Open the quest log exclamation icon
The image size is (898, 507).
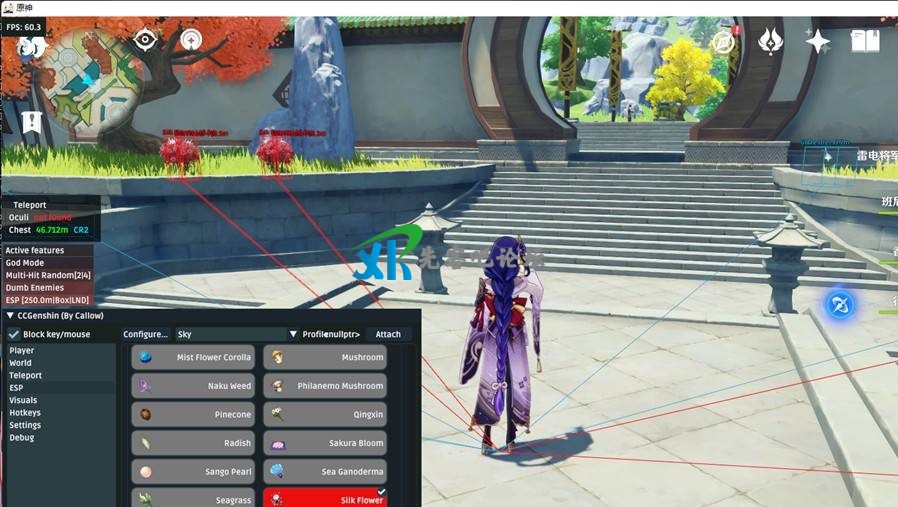coord(32,123)
